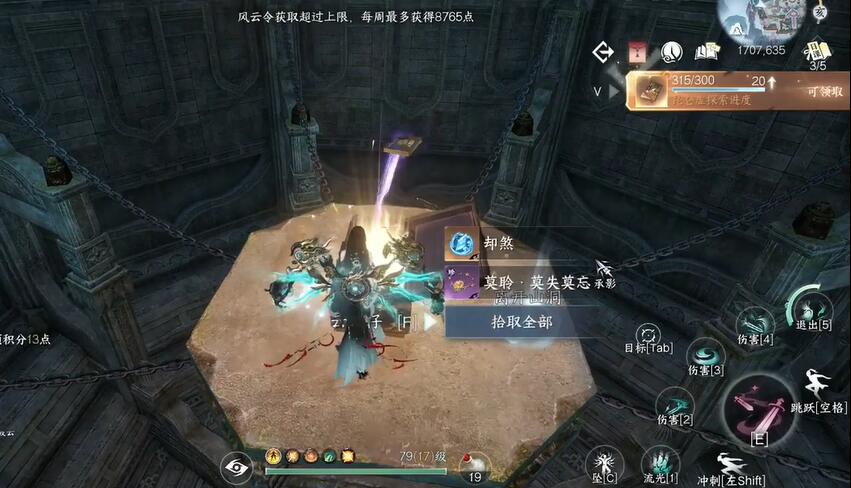Viewport: 851px width, 488px height.
Task: Open the round feather emblem menu
Action: point(671,51)
